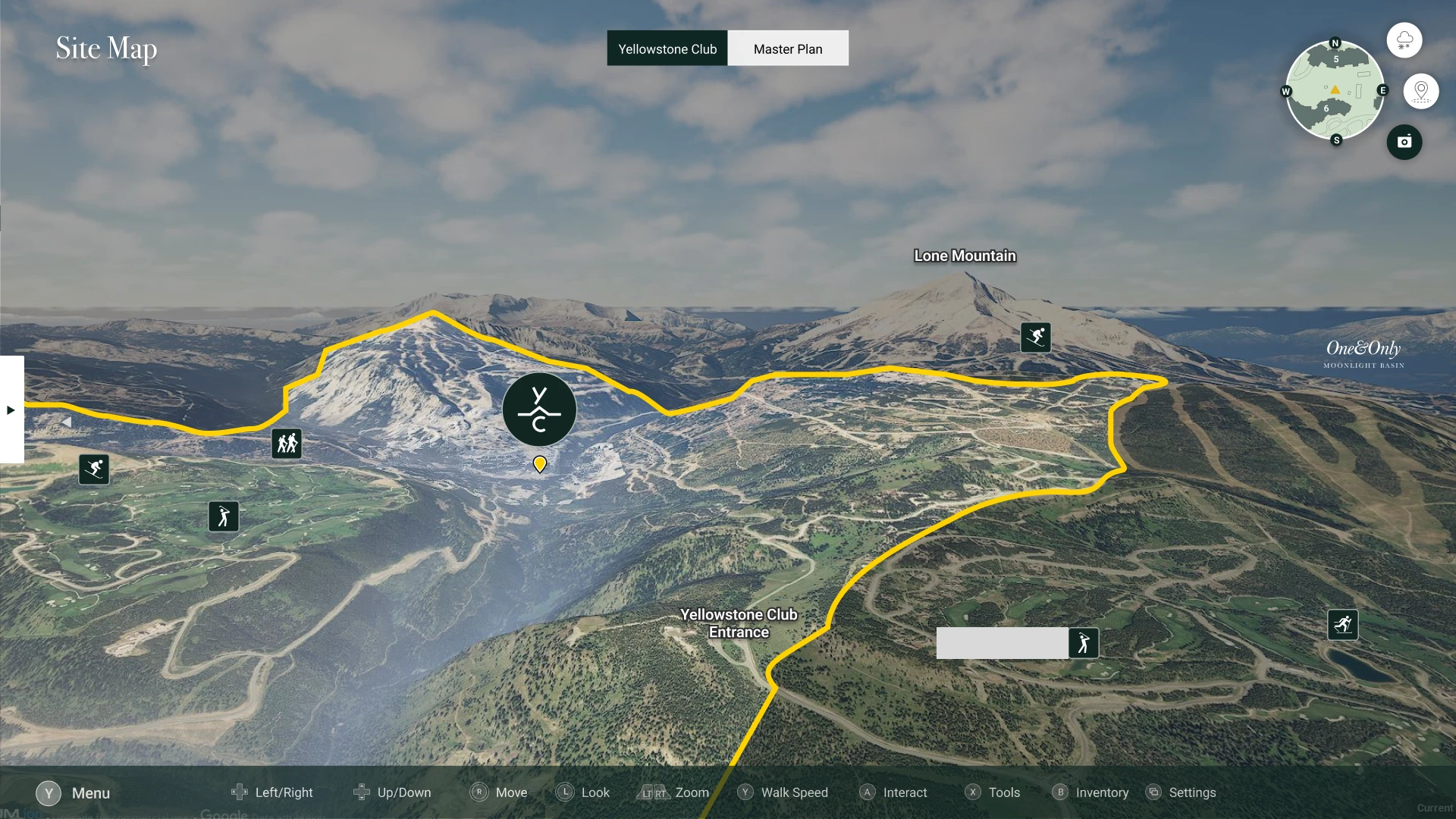This screenshot has width=1456, height=819.
Task: Click the location pin button
Action: pyautogui.click(x=1421, y=92)
